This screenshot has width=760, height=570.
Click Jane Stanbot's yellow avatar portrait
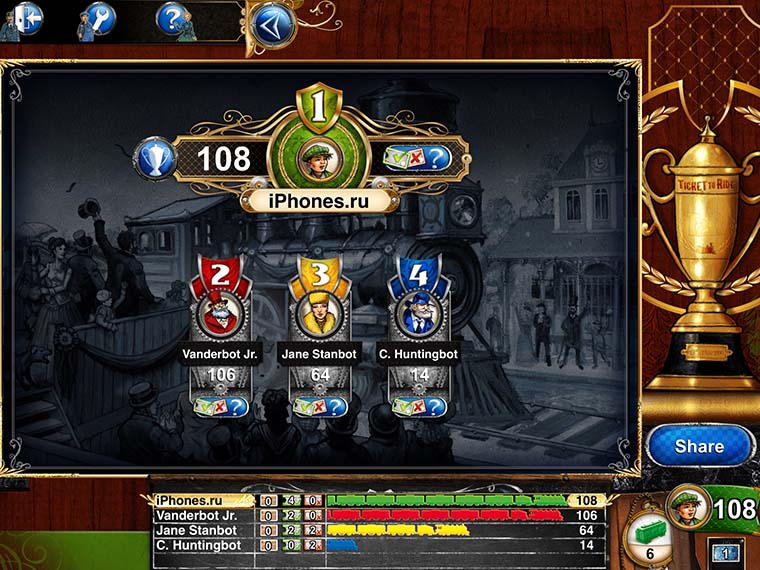[x=319, y=314]
